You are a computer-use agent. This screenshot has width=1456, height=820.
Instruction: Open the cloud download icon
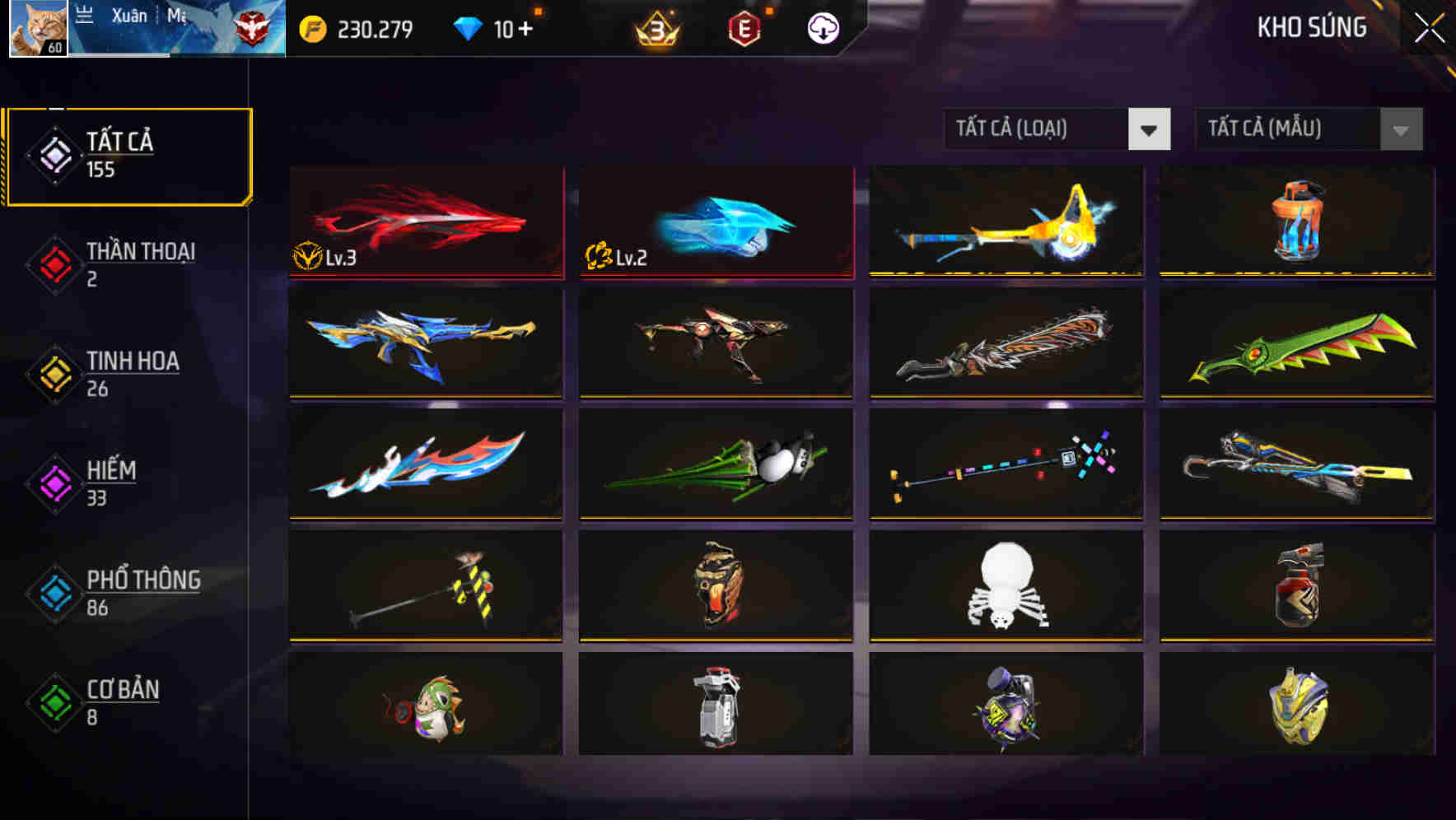pyautogui.click(x=822, y=28)
